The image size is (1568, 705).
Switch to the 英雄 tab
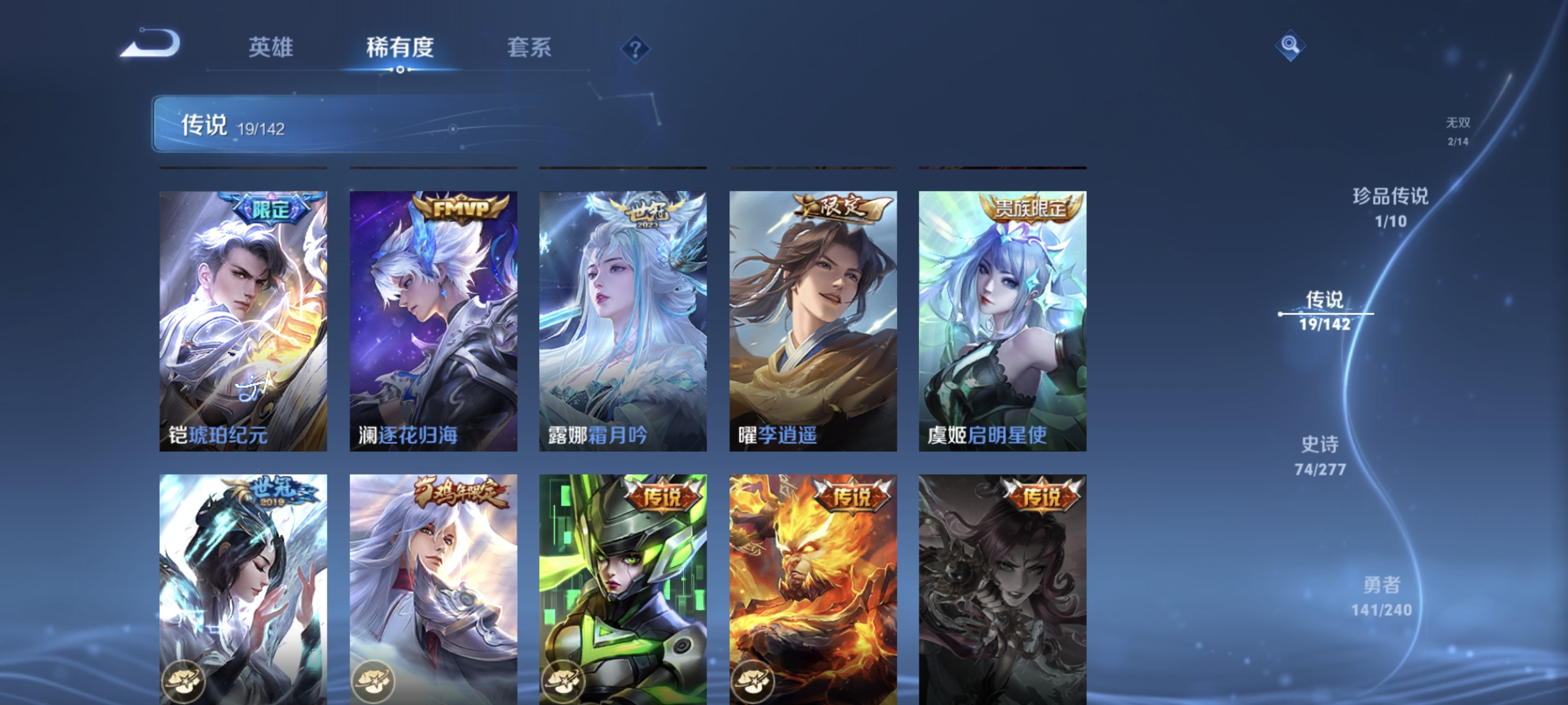[270, 49]
